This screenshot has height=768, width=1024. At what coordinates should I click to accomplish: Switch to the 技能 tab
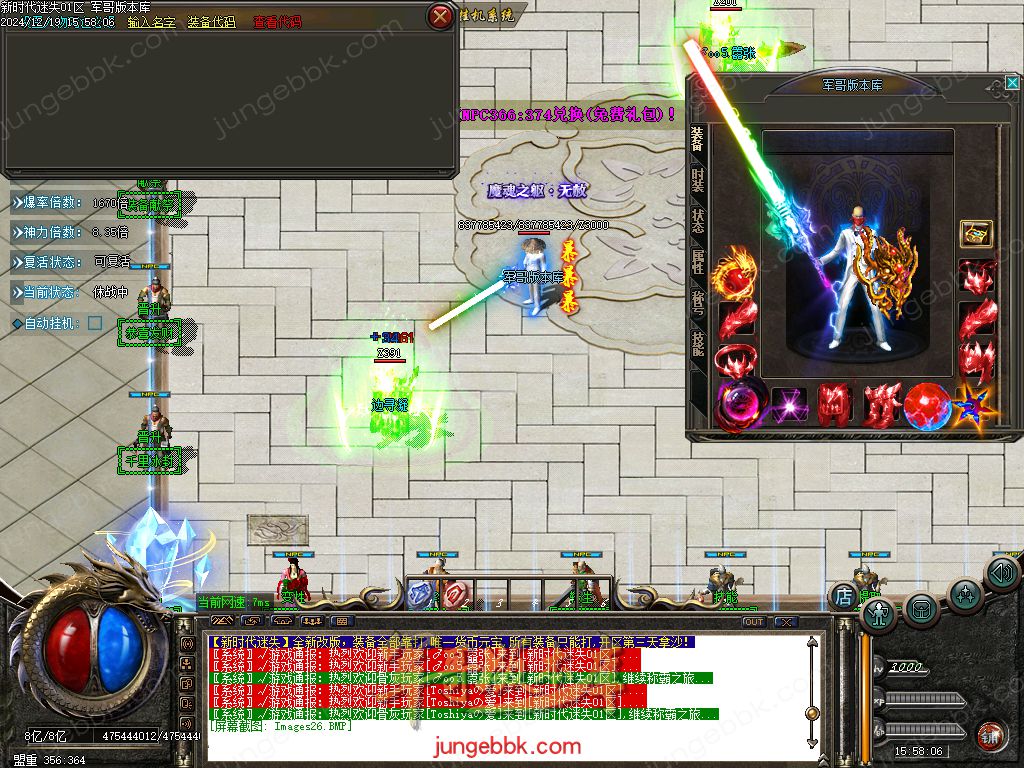697,344
